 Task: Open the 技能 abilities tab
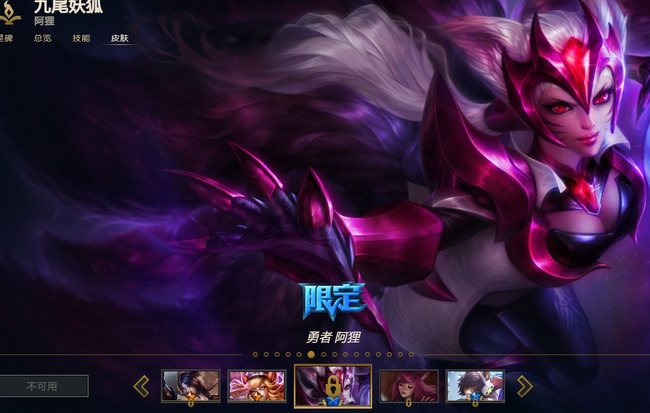81,38
